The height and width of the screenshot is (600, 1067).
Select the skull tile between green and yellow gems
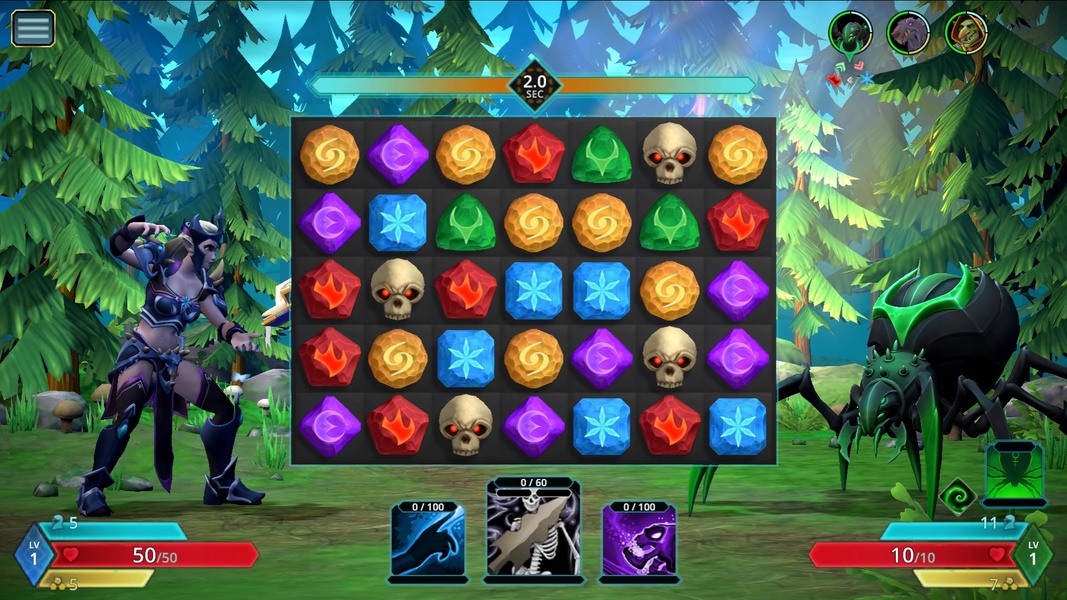click(x=669, y=154)
